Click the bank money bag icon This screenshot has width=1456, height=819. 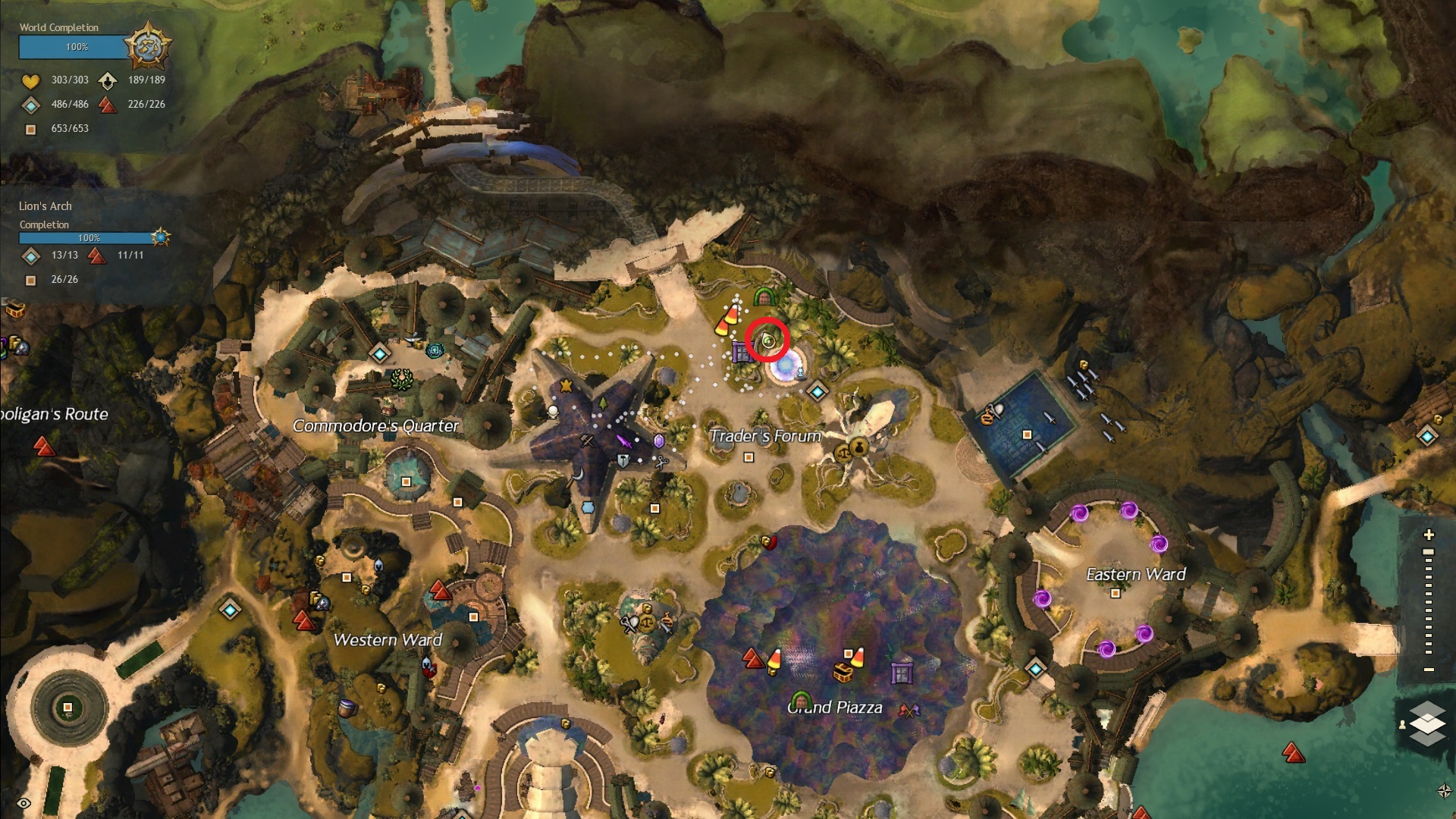(858, 446)
